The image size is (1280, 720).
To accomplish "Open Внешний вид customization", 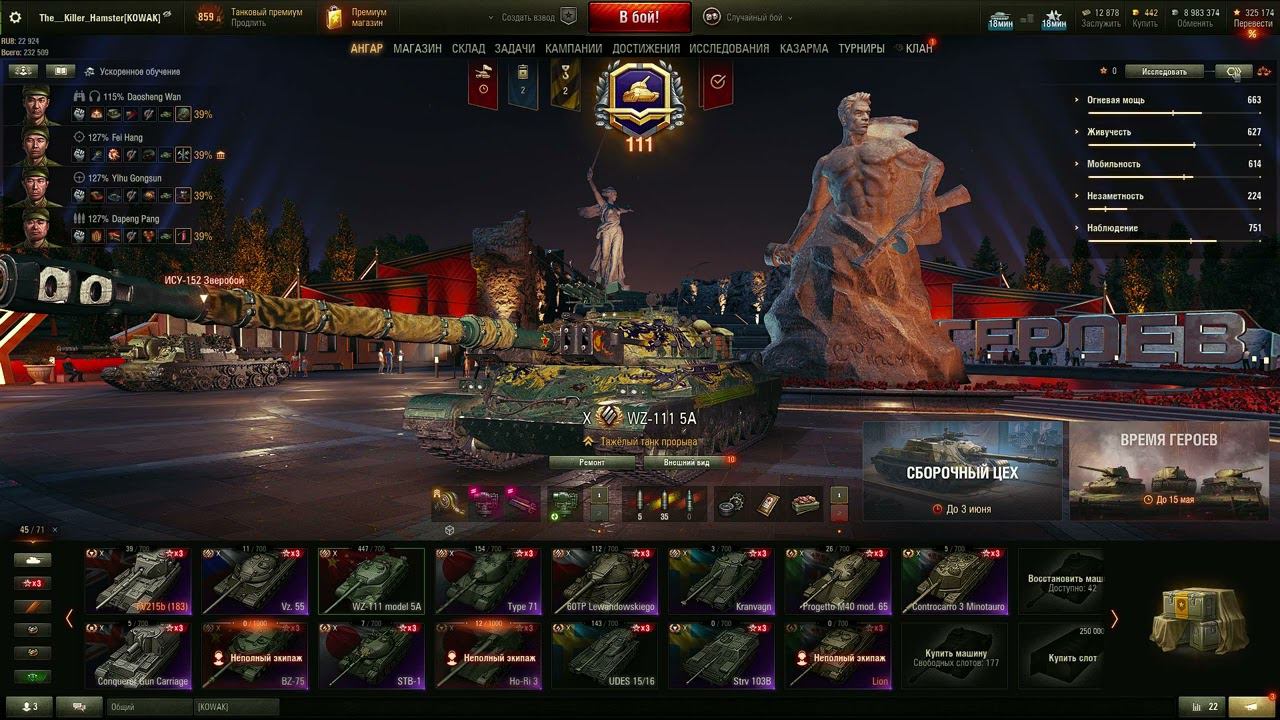I will click(688, 463).
